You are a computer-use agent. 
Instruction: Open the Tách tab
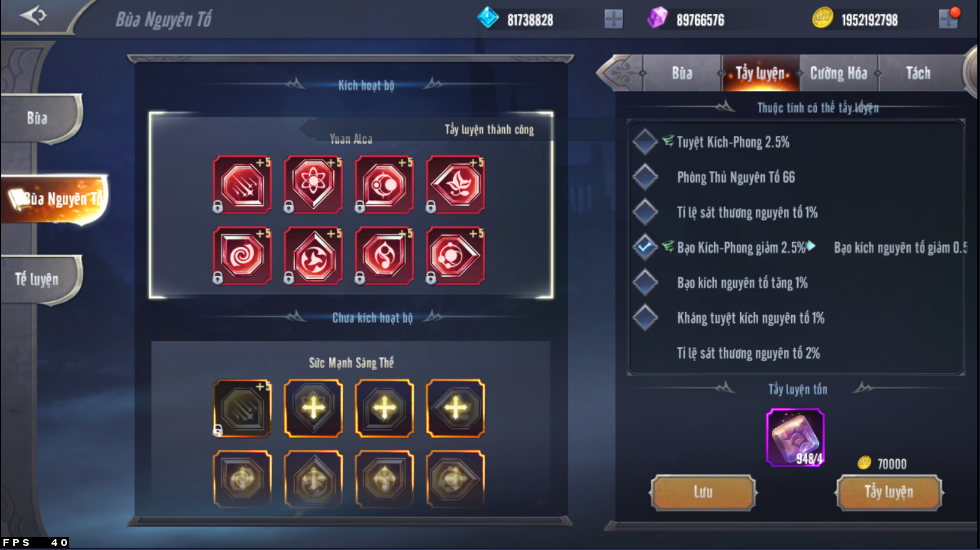(917, 73)
